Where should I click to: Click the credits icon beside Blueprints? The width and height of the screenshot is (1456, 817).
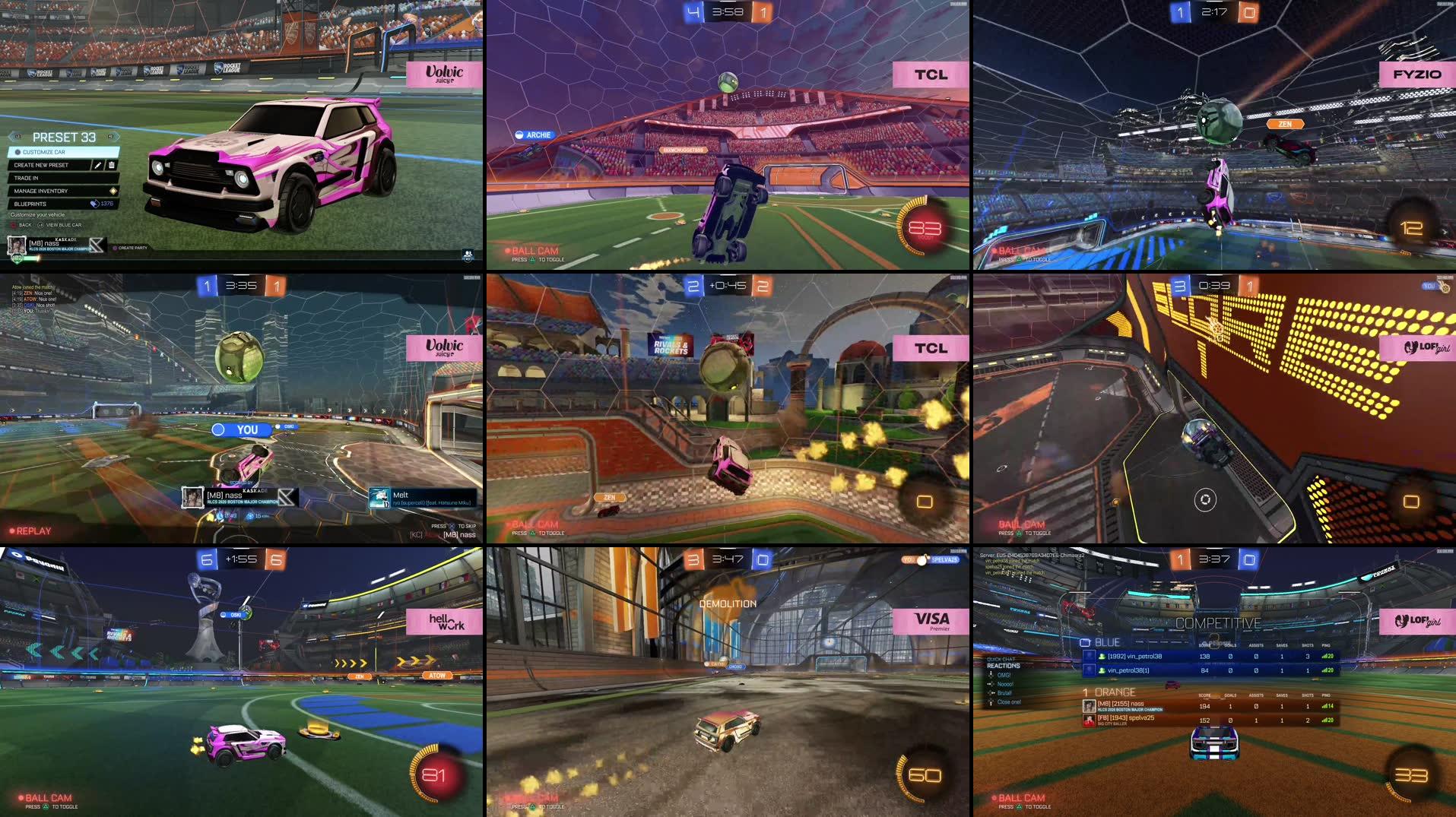(94, 204)
